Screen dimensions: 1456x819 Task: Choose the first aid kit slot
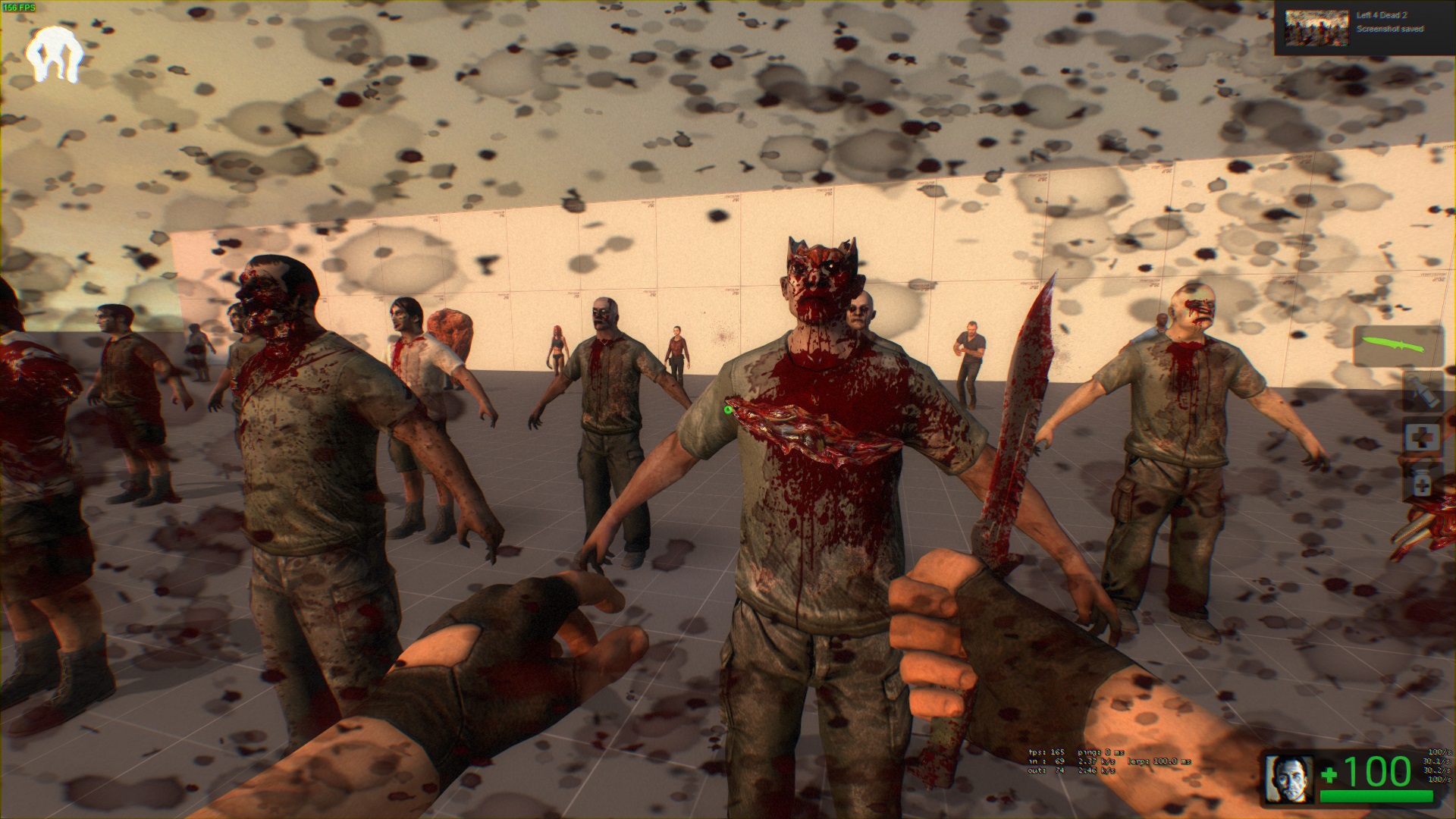(1422, 438)
